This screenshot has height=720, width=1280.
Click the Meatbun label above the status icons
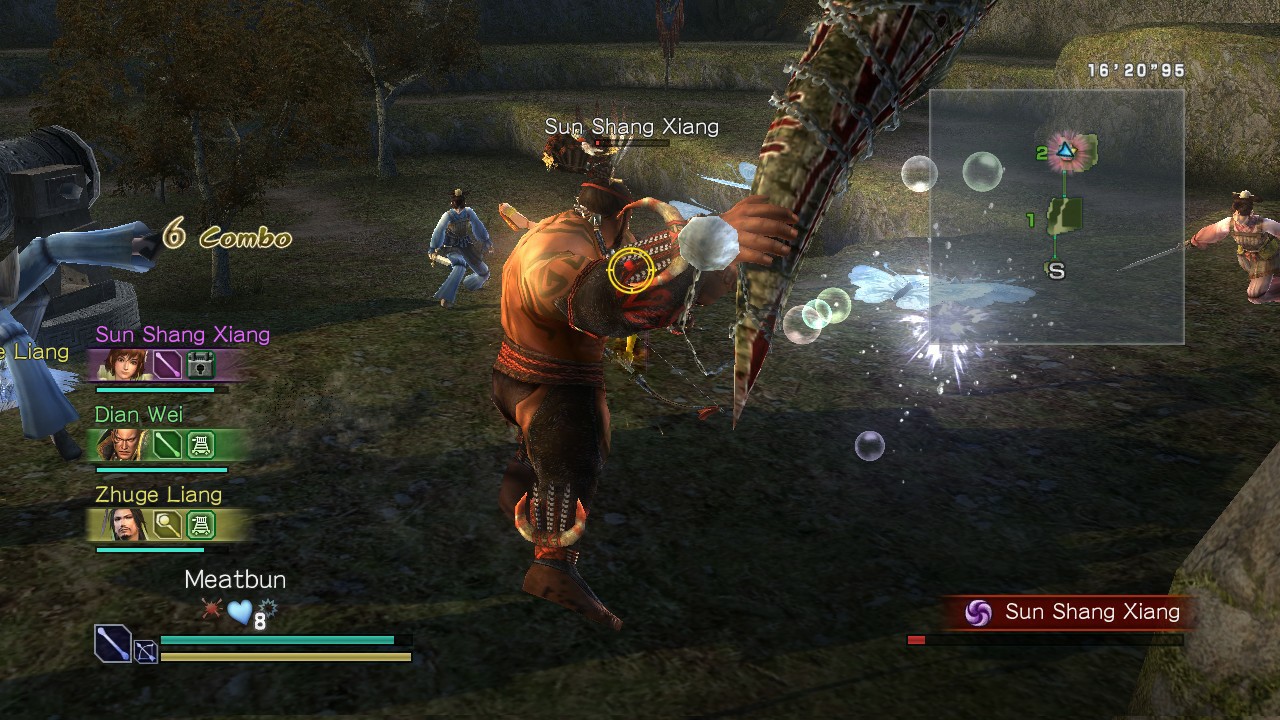(235, 580)
